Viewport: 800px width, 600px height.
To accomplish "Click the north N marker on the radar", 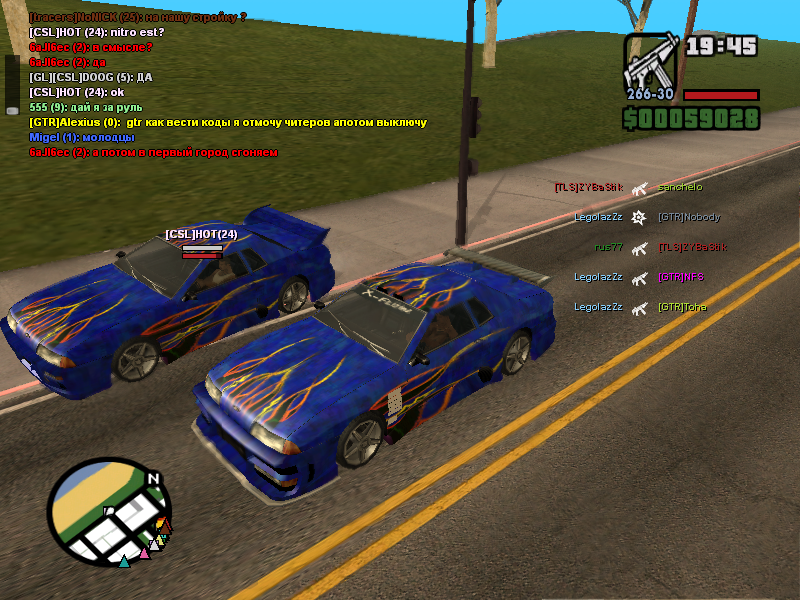I will [x=153, y=479].
